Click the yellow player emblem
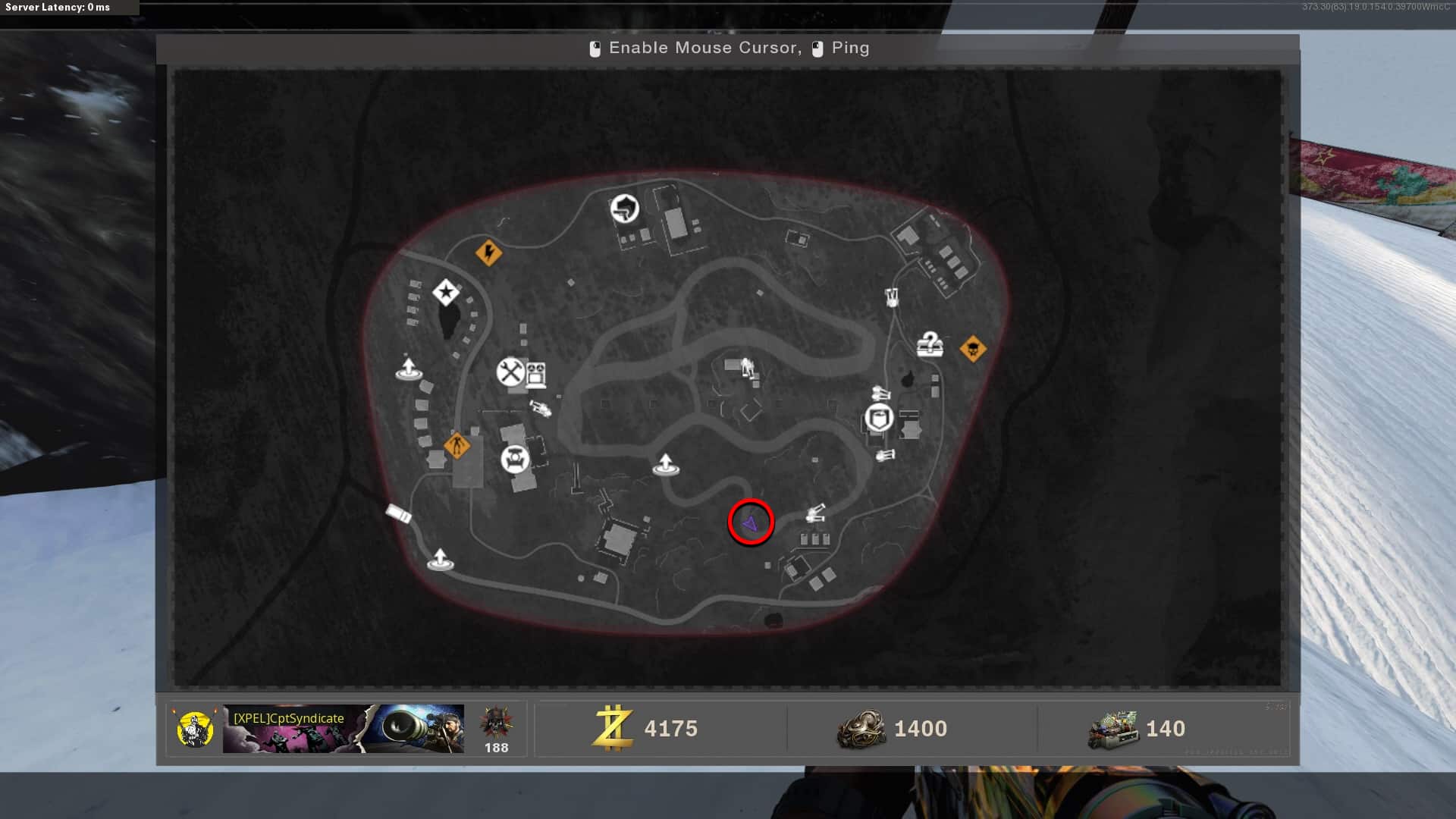Viewport: 1456px width, 819px height. (194, 729)
